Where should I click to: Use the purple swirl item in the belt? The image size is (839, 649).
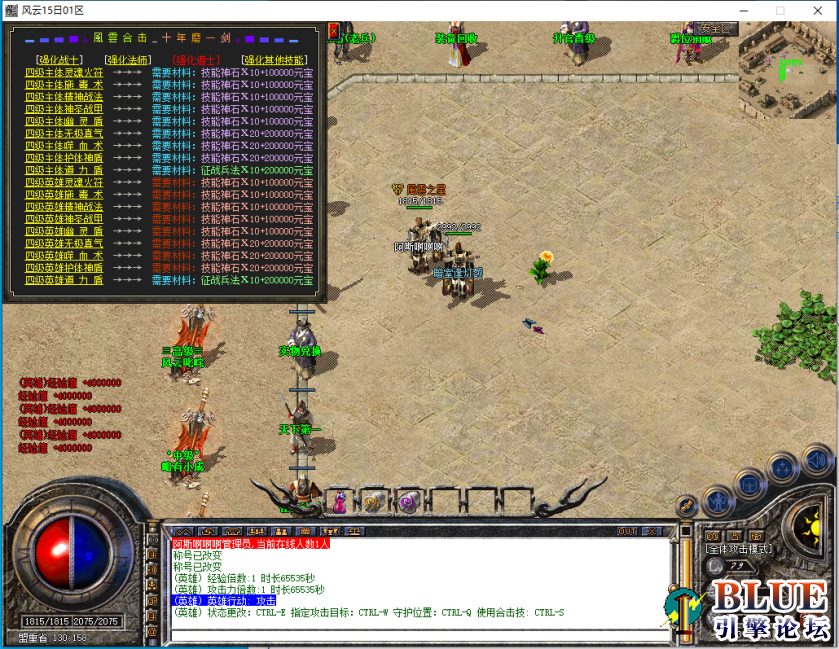(407, 500)
